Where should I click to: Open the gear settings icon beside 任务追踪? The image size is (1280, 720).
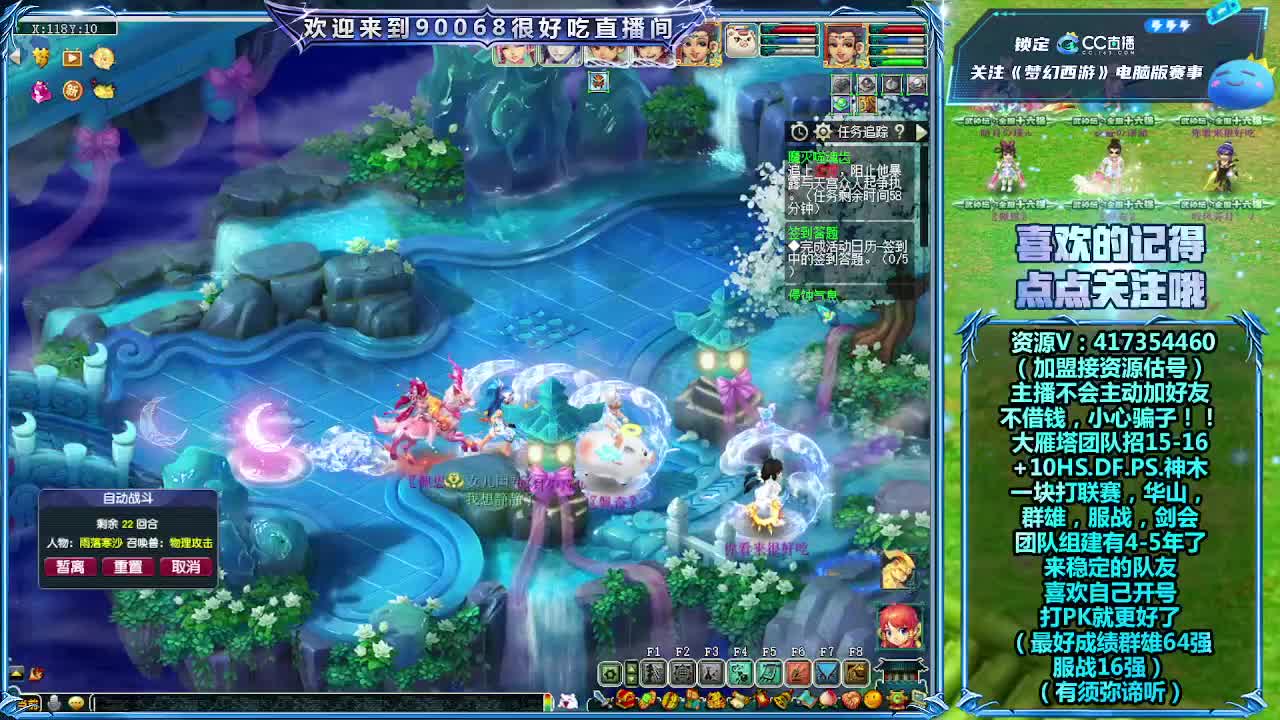[x=822, y=132]
